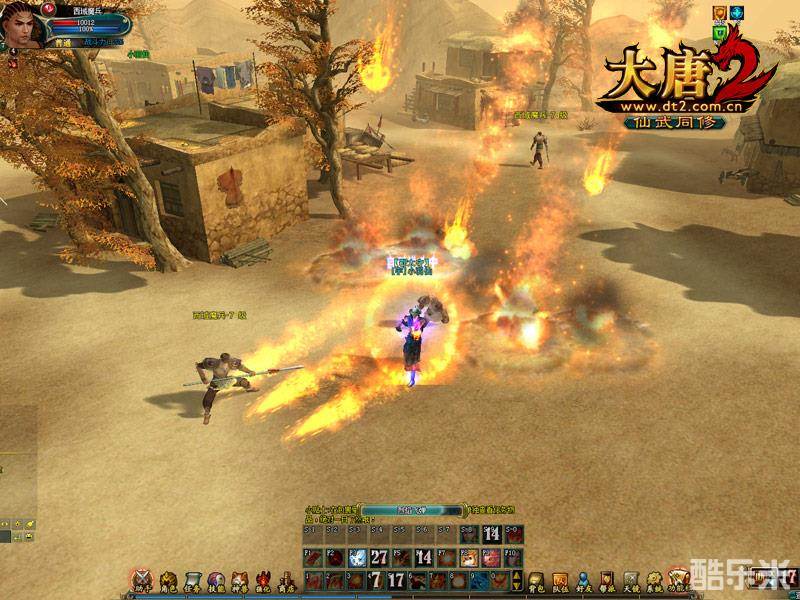Screen dimensions: 800x600
Task: Click the blue glowing buff icon
Action: click(x=736, y=13)
